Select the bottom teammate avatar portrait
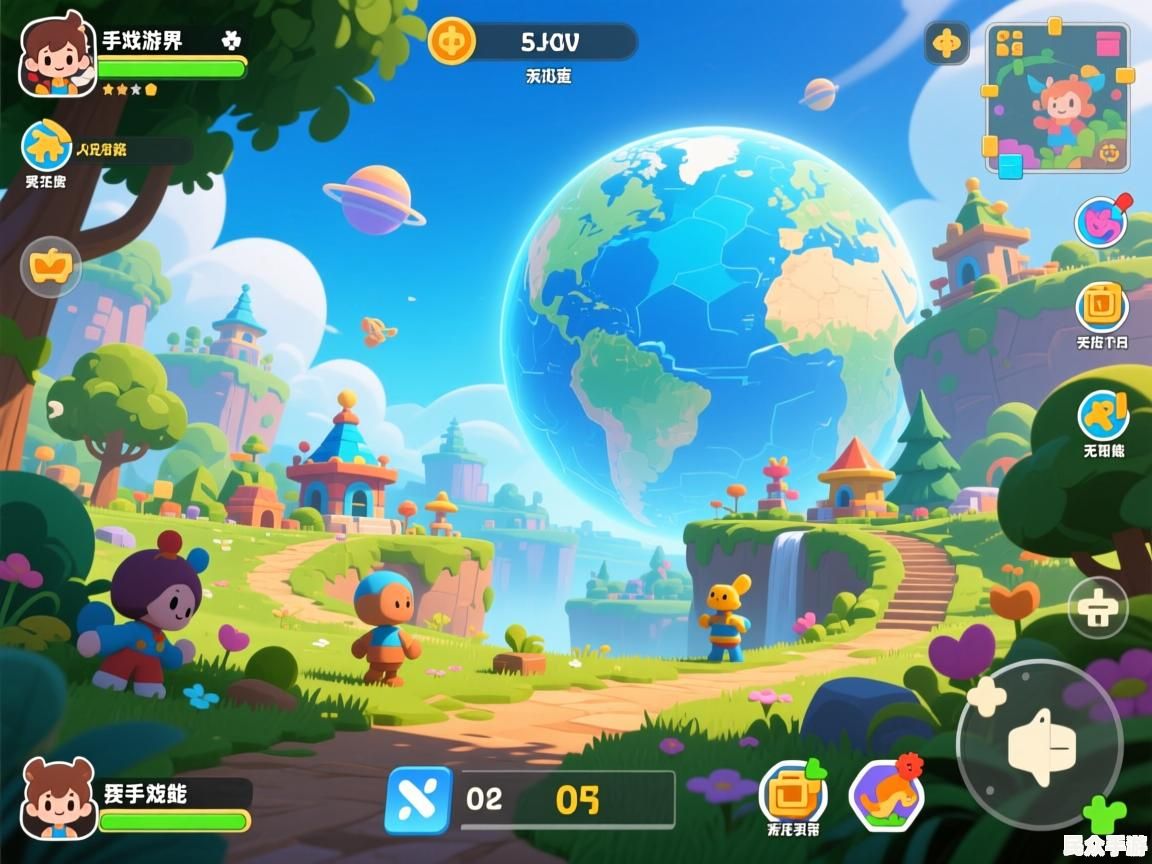 58,798
